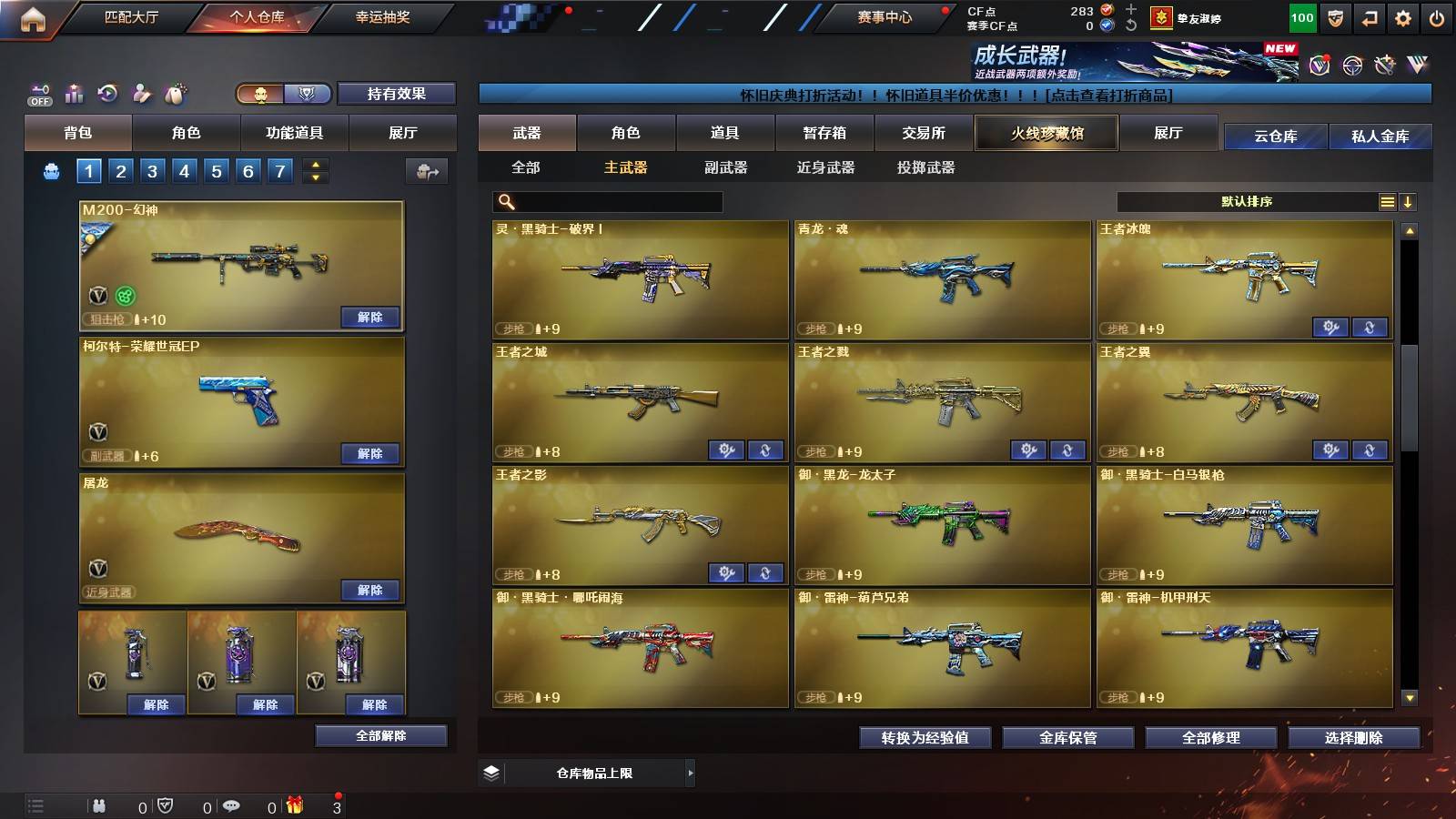
Task: Click the power/exit icon at top right
Action: tap(1439, 17)
